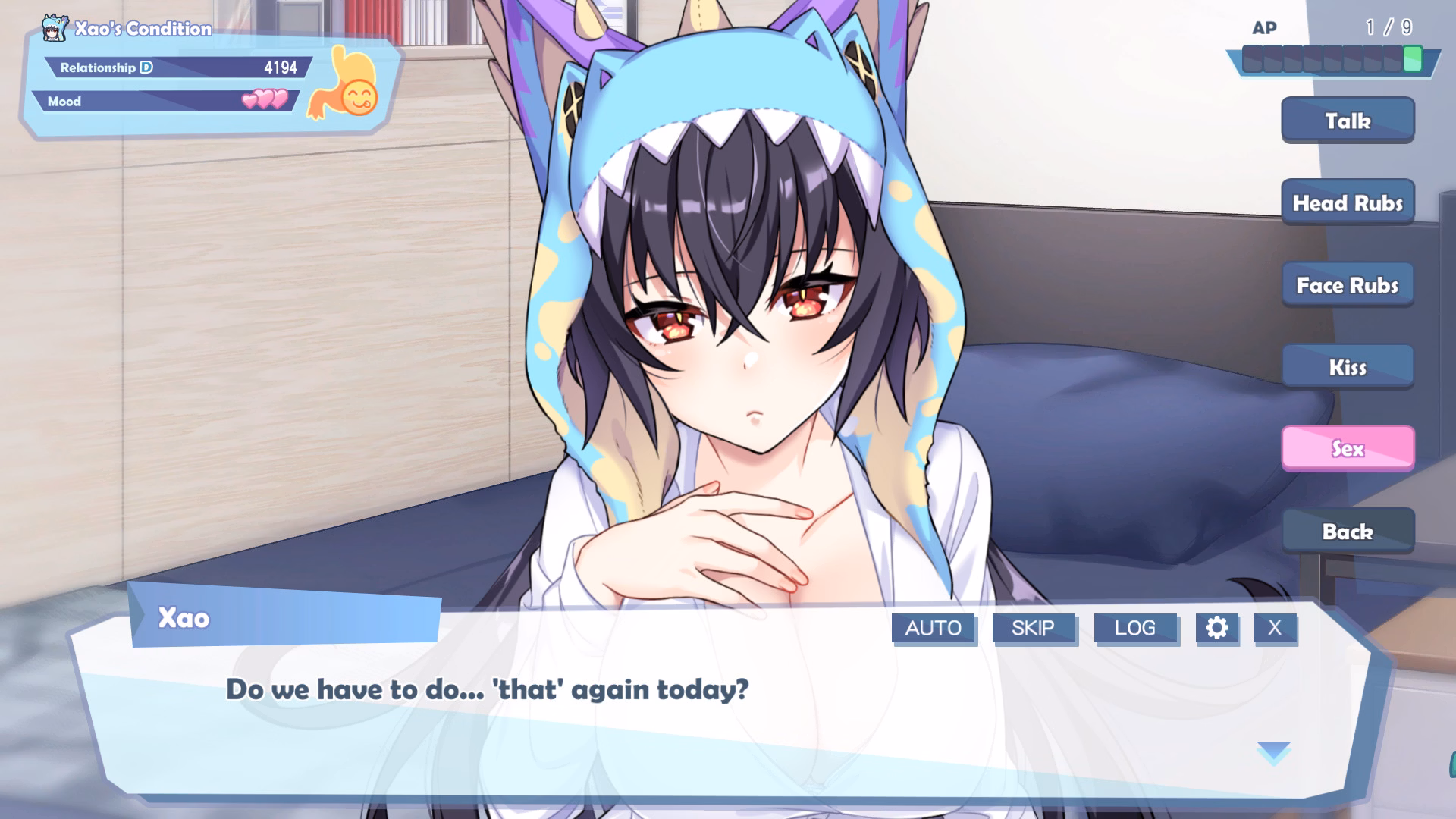
Task: Open the dialogue LOG history
Action: tap(1135, 628)
